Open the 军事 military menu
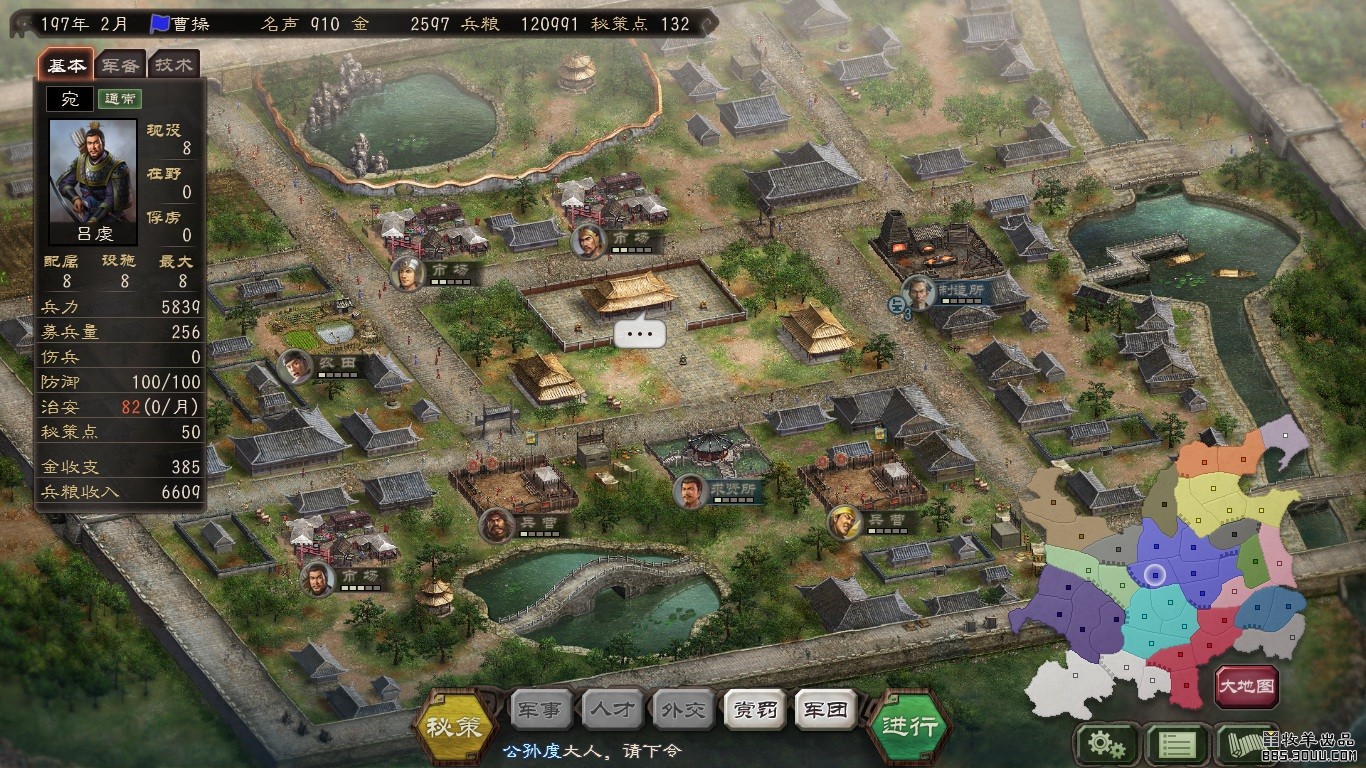Image resolution: width=1366 pixels, height=768 pixels. point(541,710)
